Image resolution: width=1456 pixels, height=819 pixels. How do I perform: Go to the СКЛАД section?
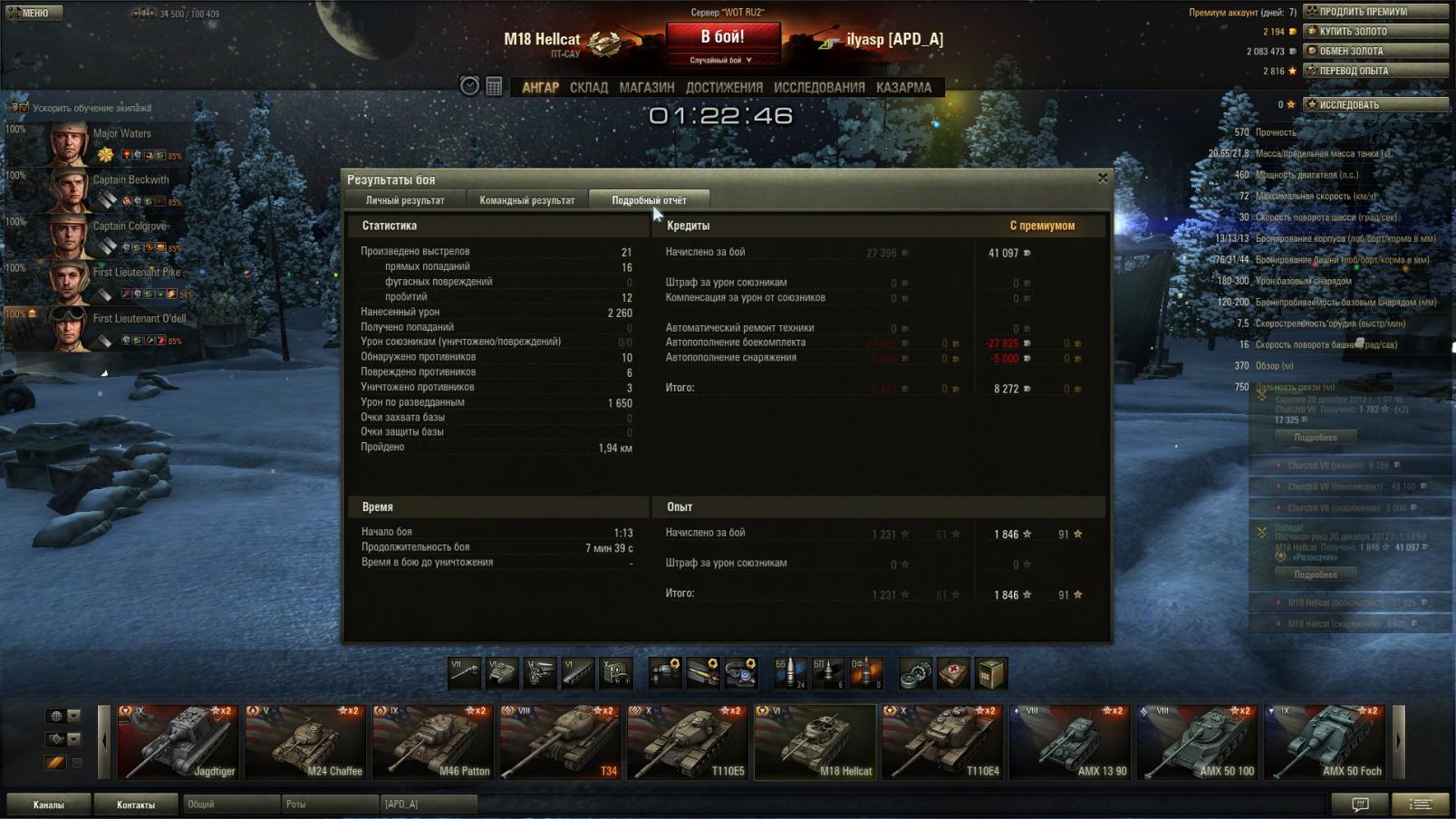coord(589,88)
